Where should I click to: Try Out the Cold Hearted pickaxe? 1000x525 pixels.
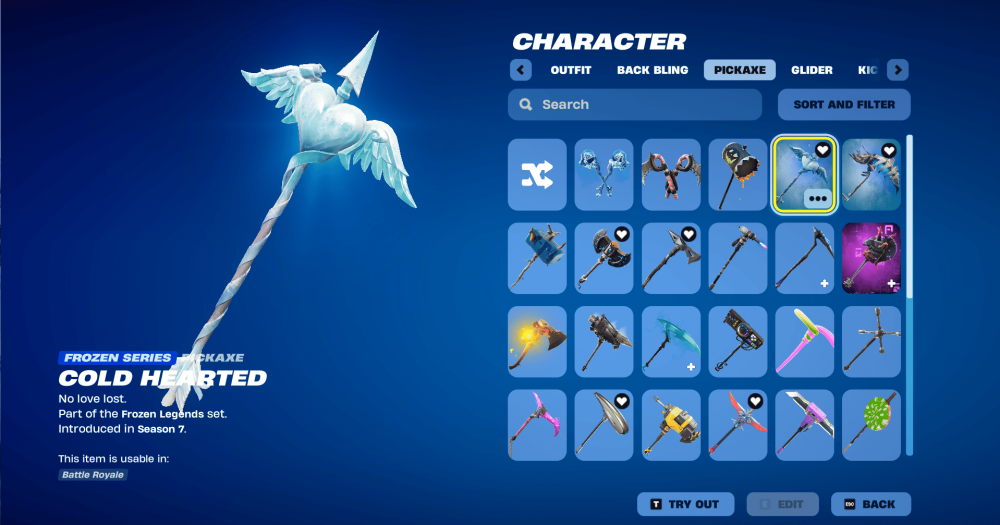pyautogui.click(x=685, y=504)
